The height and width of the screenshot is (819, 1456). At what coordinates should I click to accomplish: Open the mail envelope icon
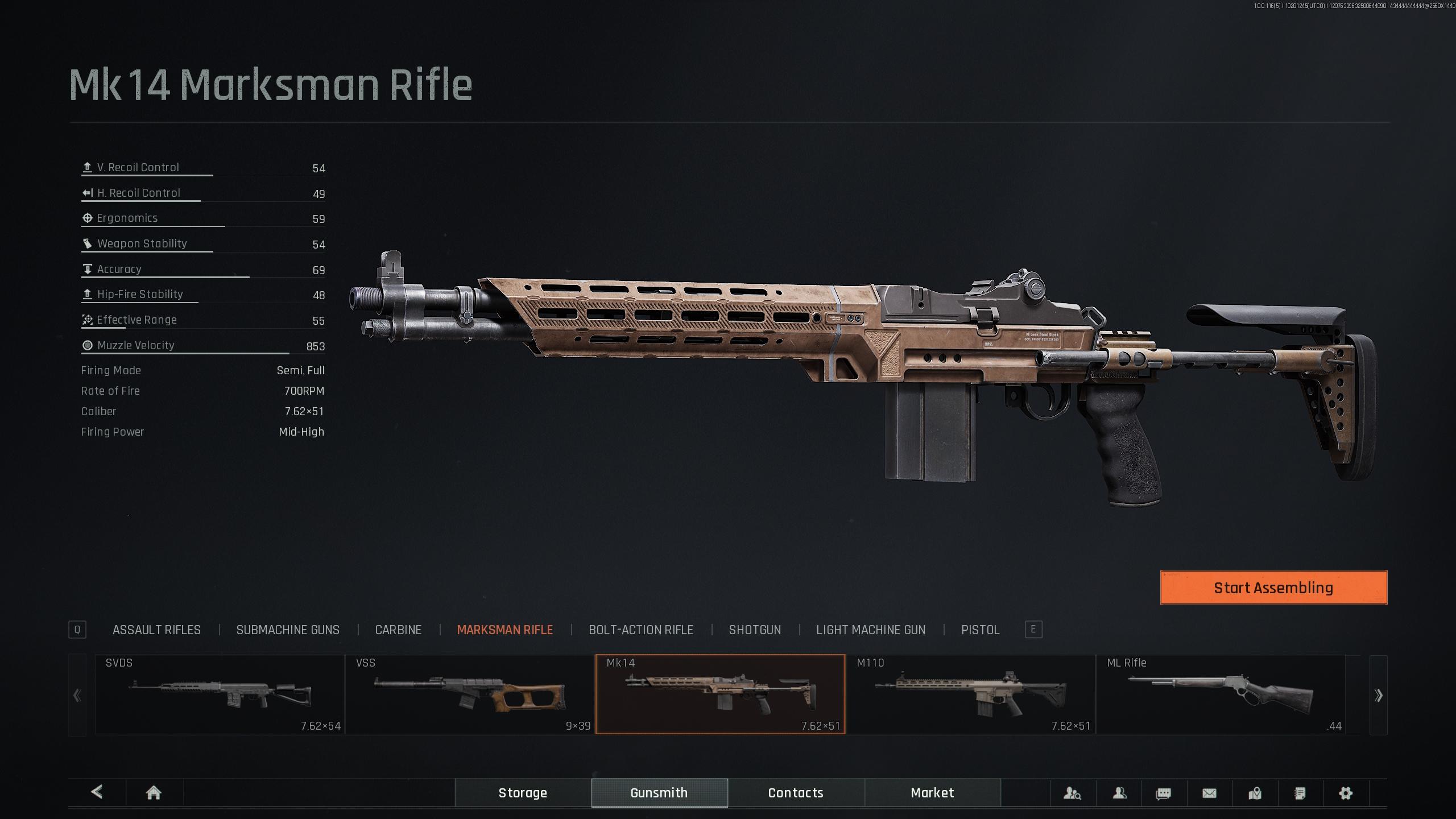point(1209,793)
